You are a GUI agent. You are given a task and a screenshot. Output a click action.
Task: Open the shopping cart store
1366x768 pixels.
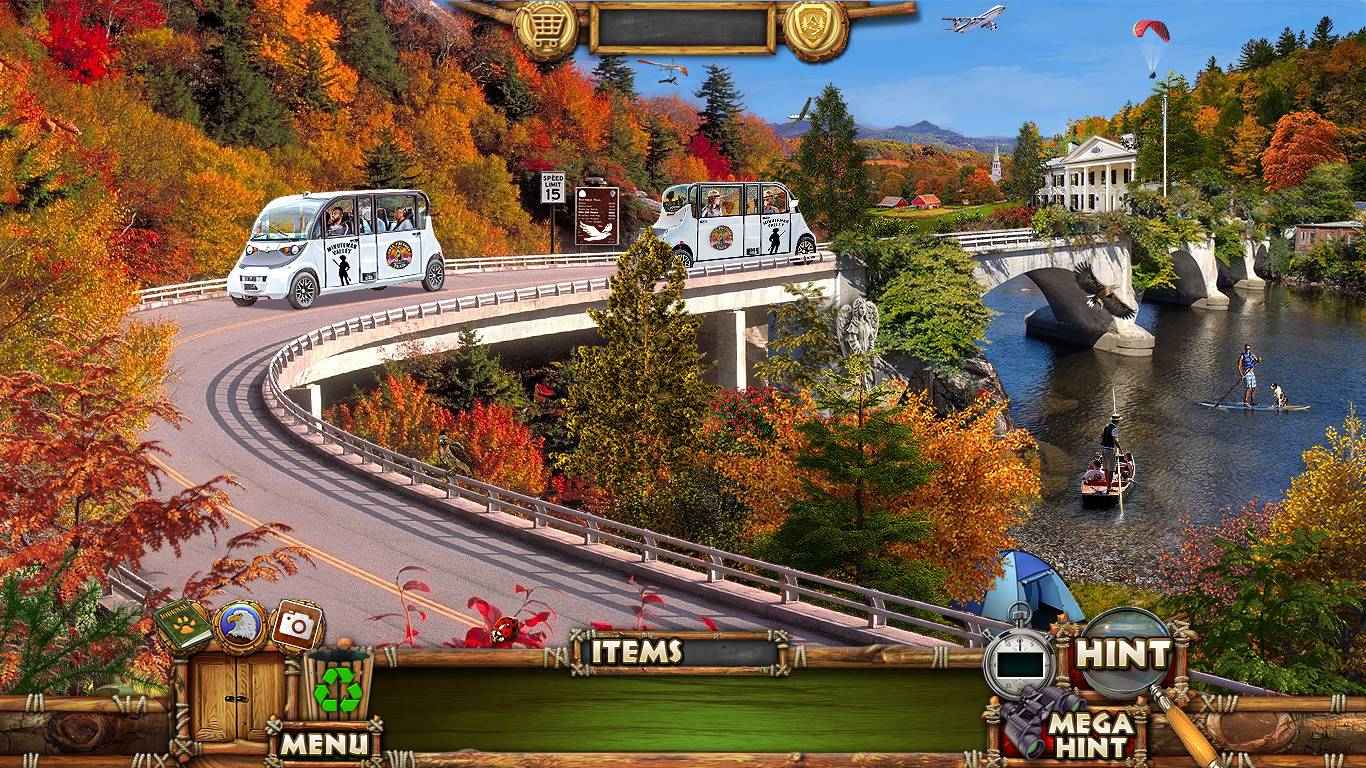(x=545, y=29)
